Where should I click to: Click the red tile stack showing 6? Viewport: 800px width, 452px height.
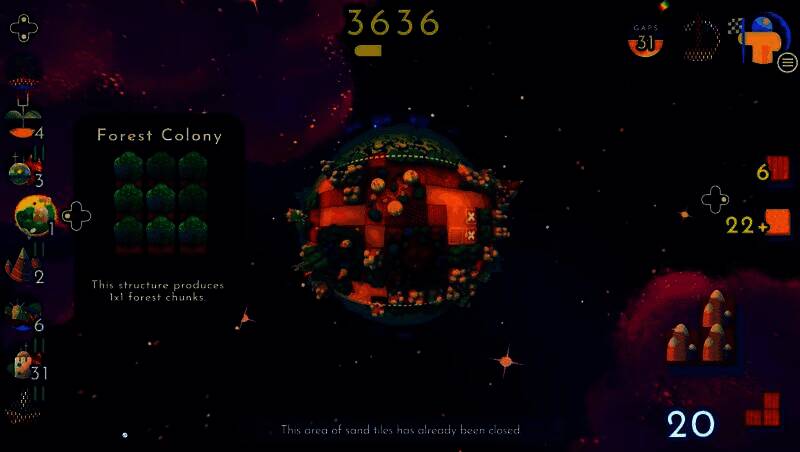pos(780,170)
